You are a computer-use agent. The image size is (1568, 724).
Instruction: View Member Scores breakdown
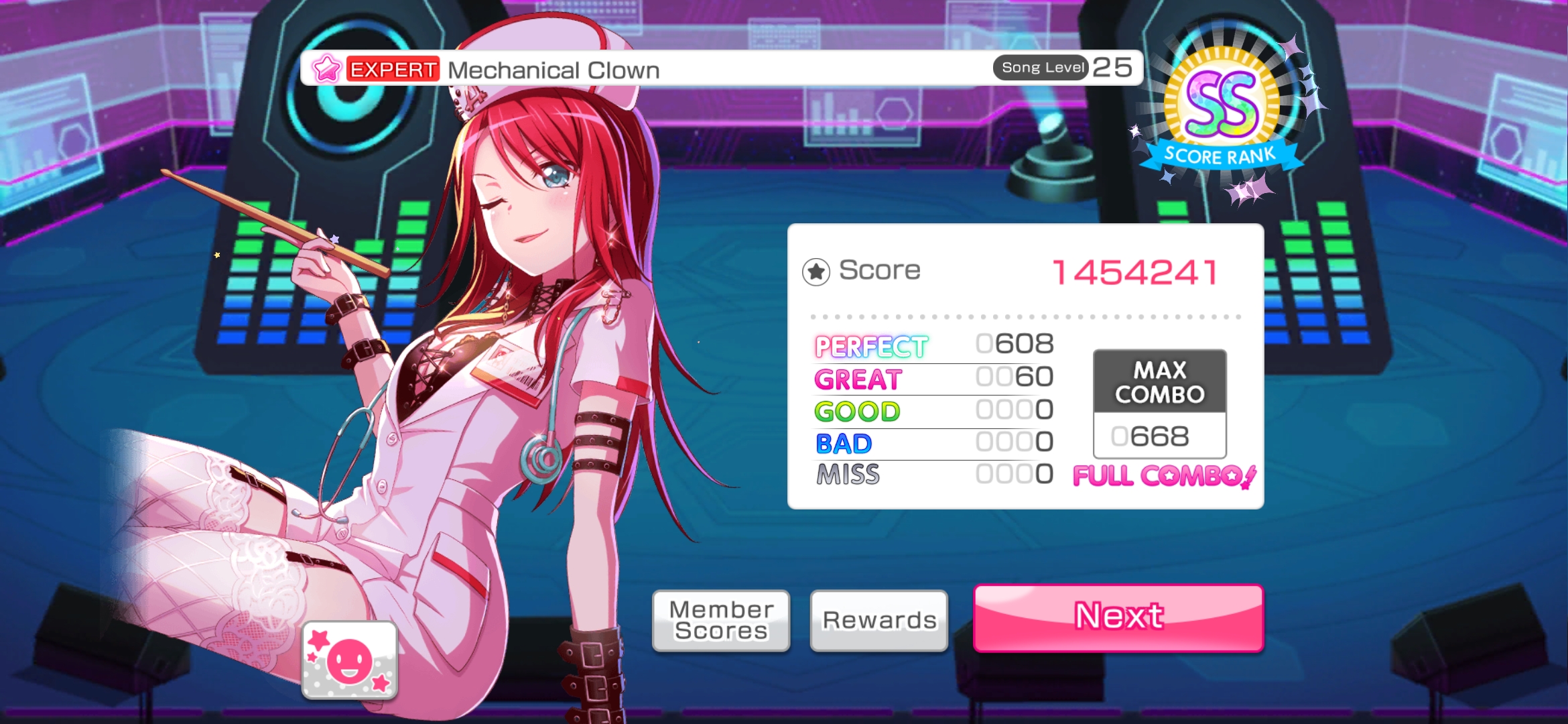721,621
